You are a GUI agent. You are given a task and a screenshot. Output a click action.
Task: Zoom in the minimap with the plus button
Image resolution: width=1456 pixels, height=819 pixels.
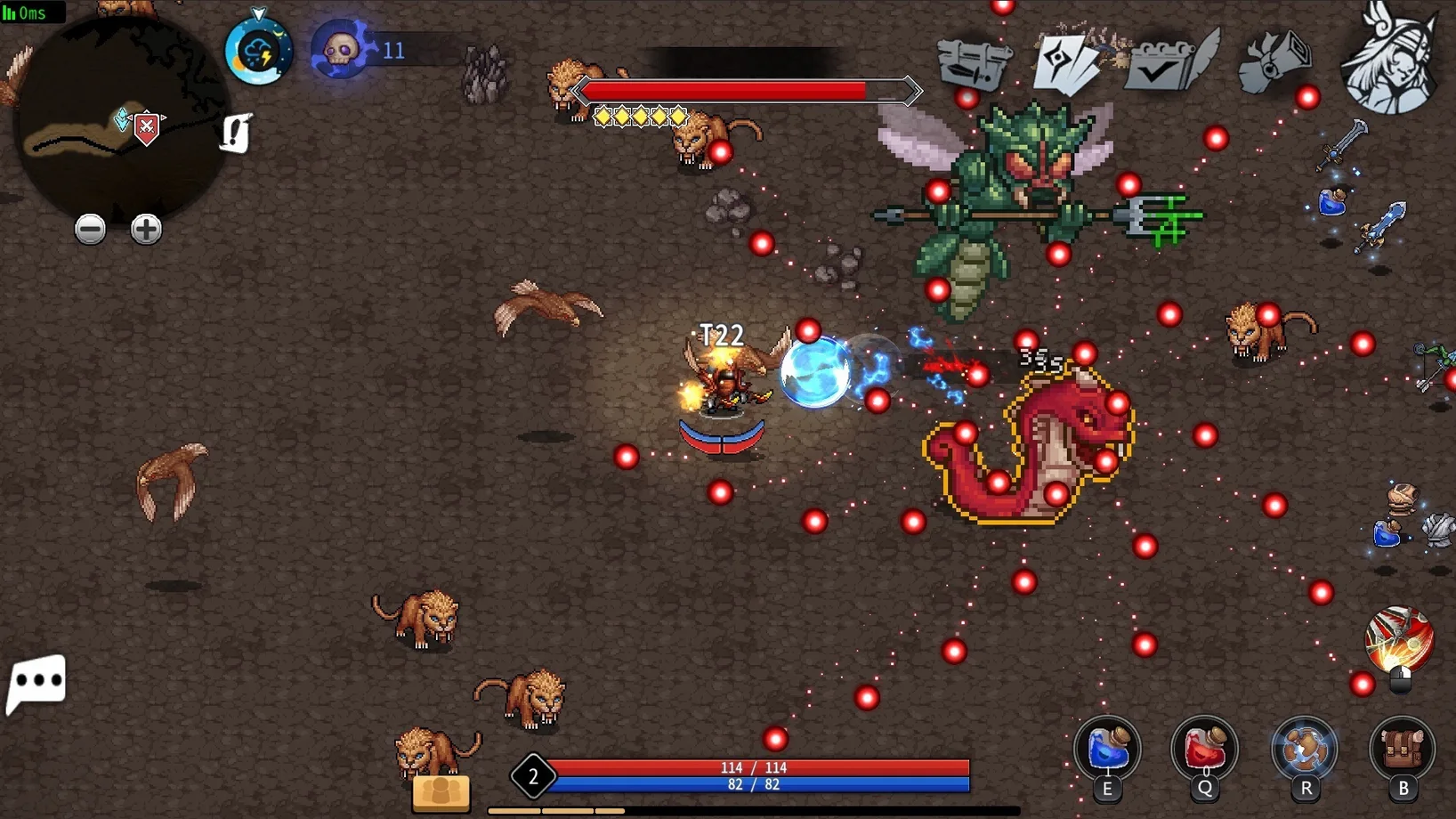pyautogui.click(x=146, y=230)
